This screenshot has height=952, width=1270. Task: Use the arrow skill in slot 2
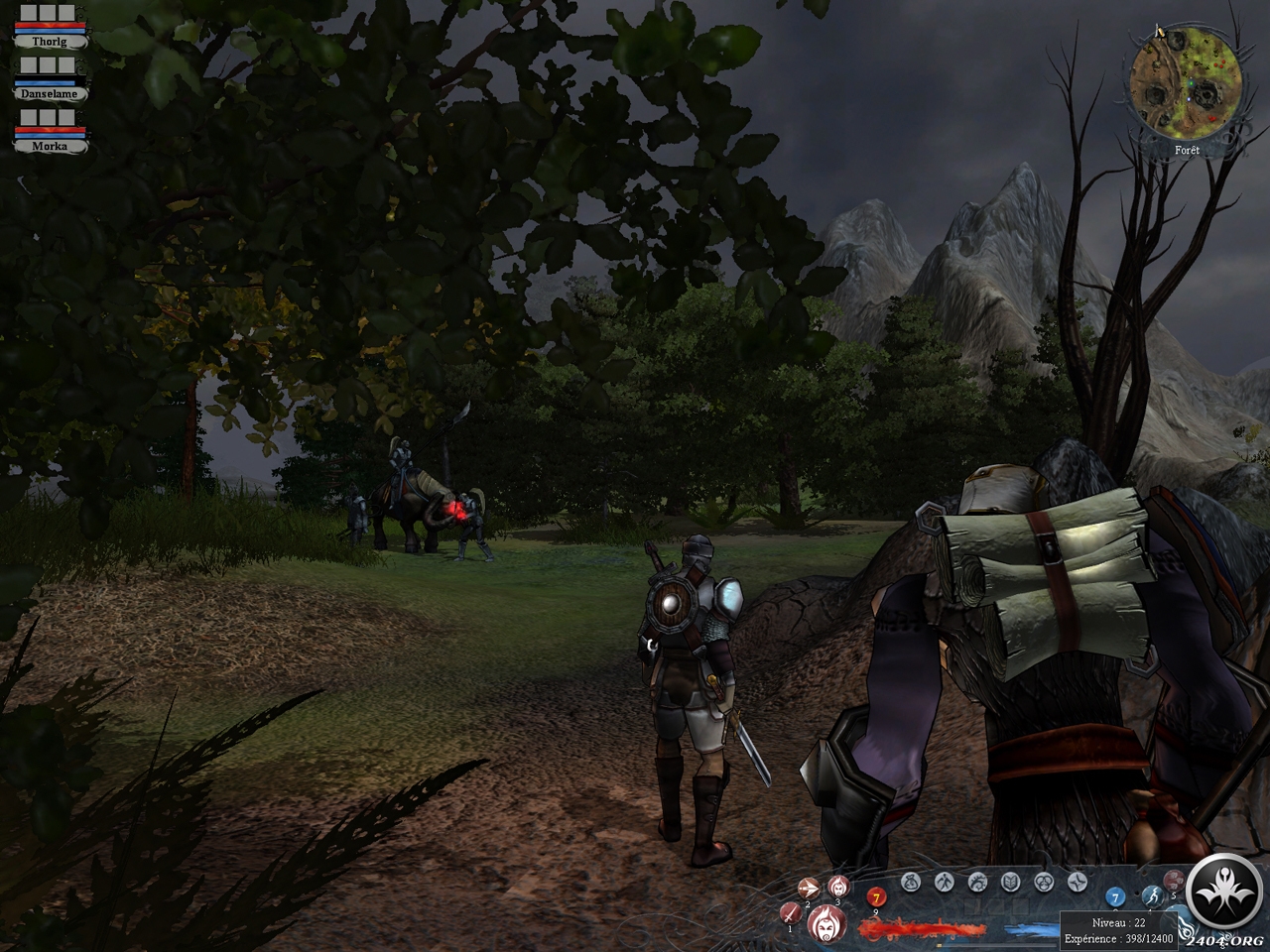coord(809,888)
